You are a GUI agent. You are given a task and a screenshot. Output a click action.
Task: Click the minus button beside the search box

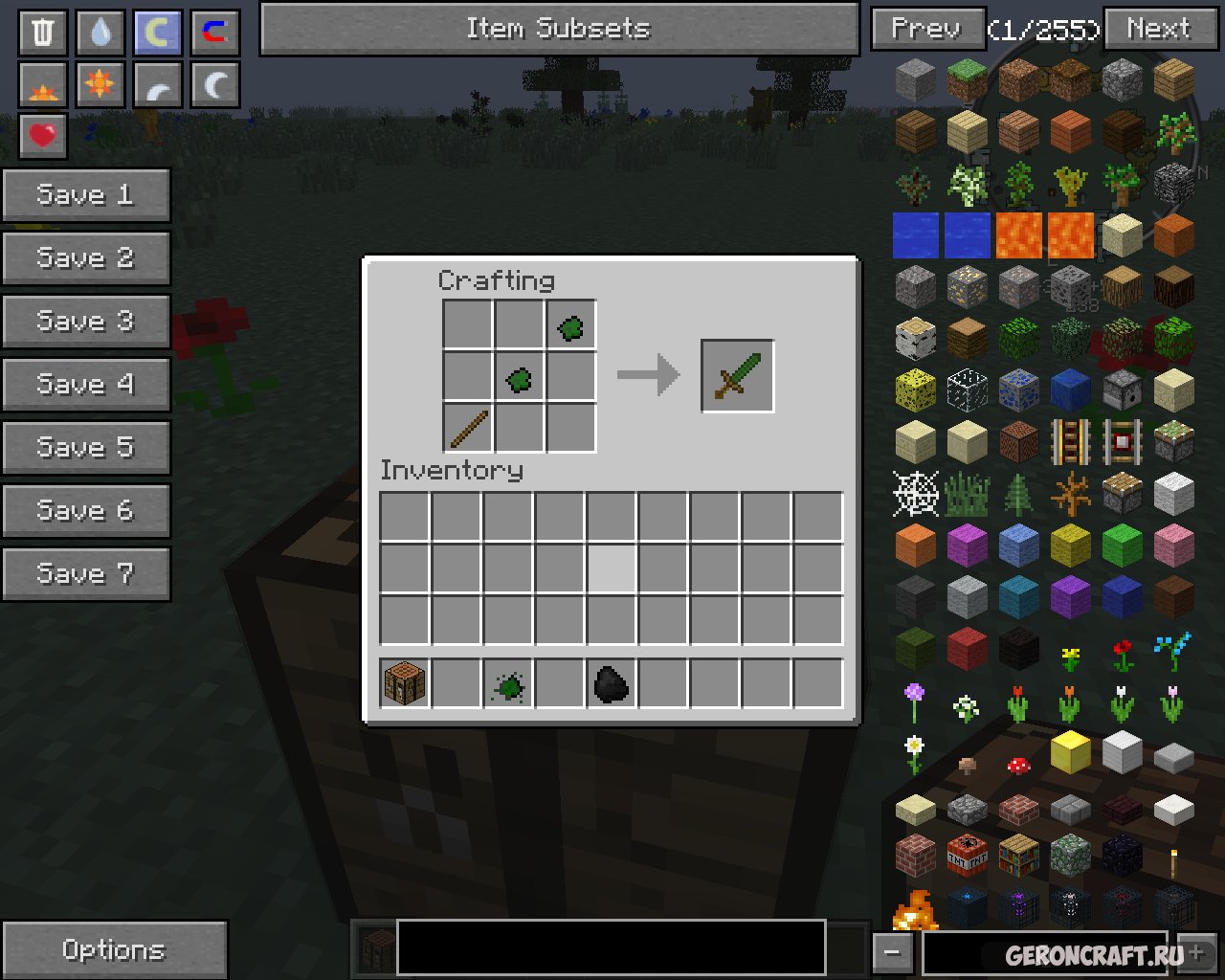pyautogui.click(x=892, y=952)
